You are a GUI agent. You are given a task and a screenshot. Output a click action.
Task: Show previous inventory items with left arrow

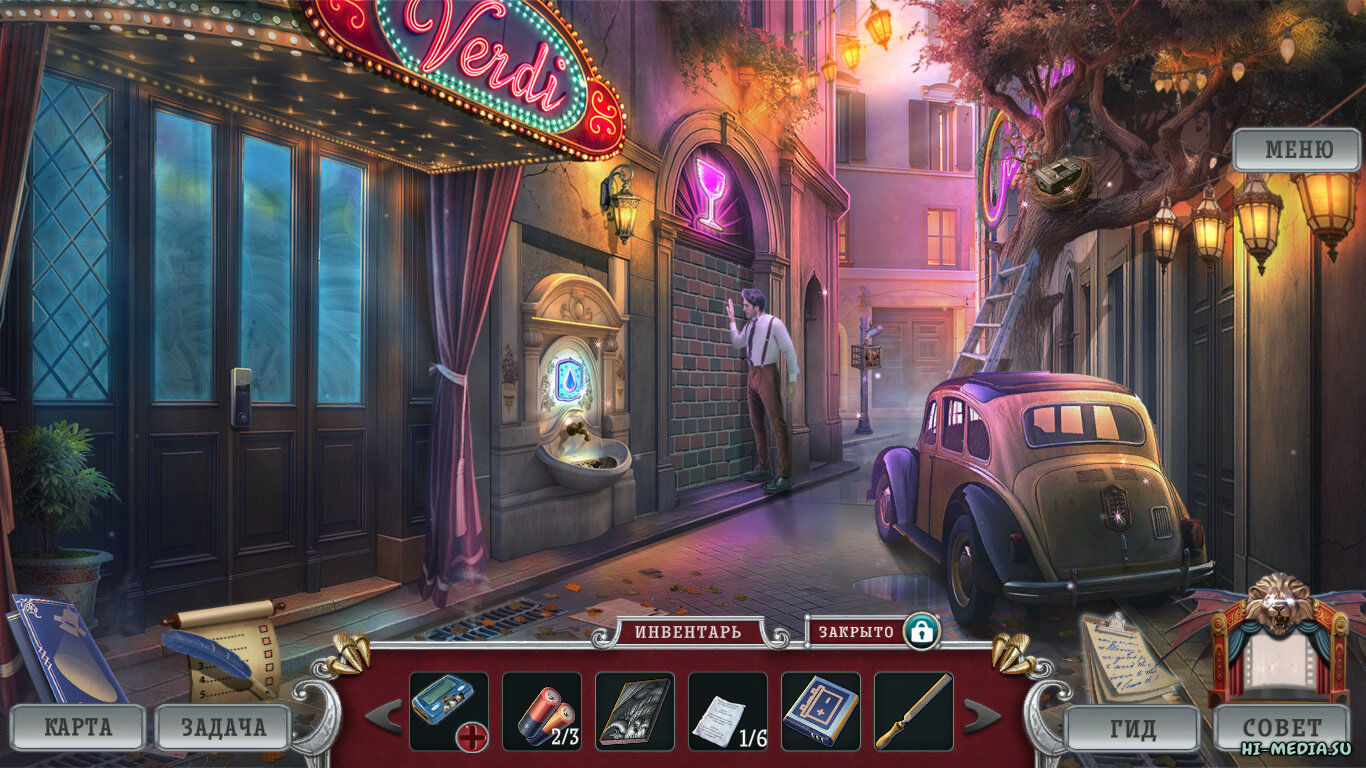point(383,715)
